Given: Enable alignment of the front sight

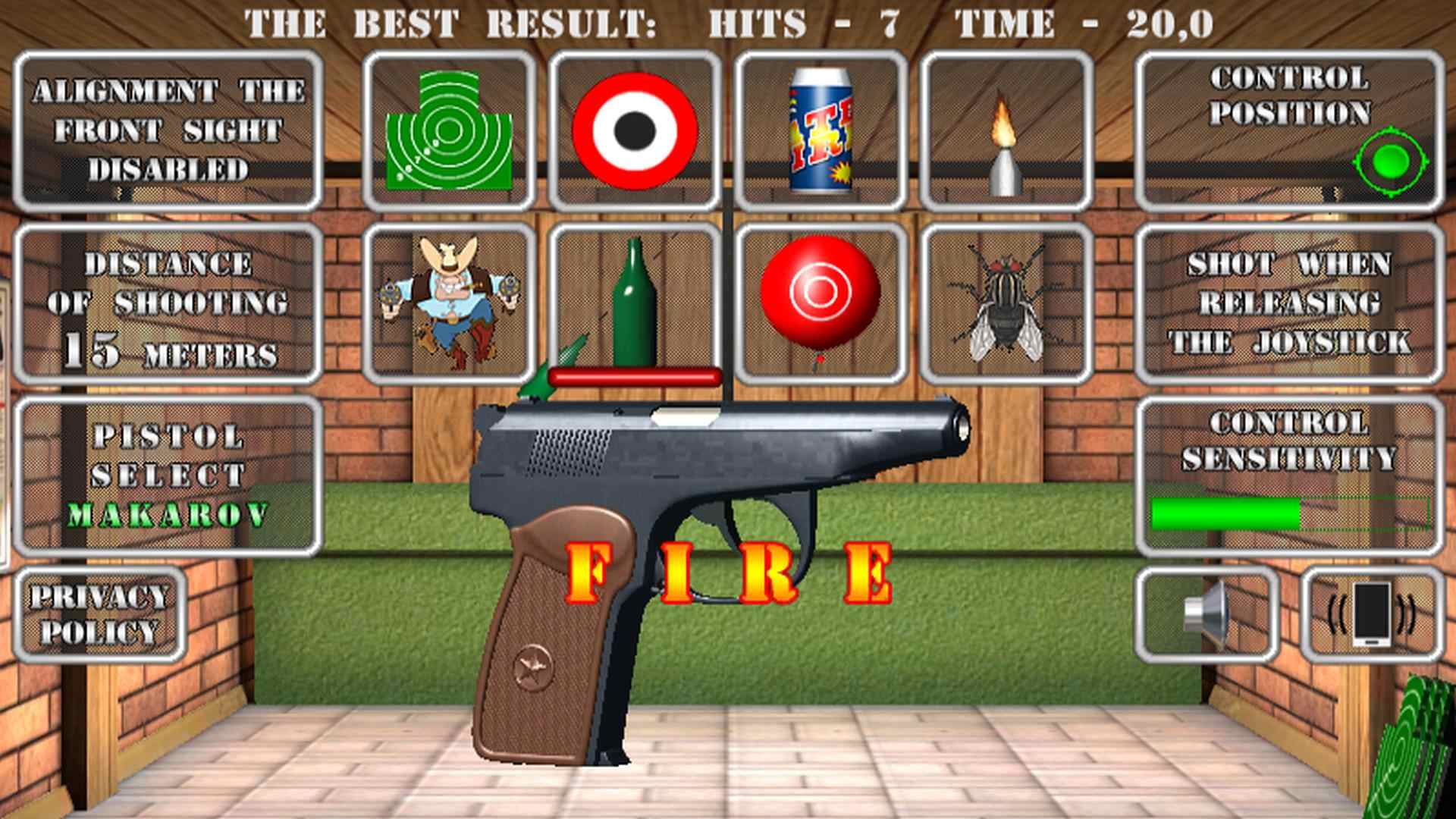Looking at the screenshot, I should point(171,127).
